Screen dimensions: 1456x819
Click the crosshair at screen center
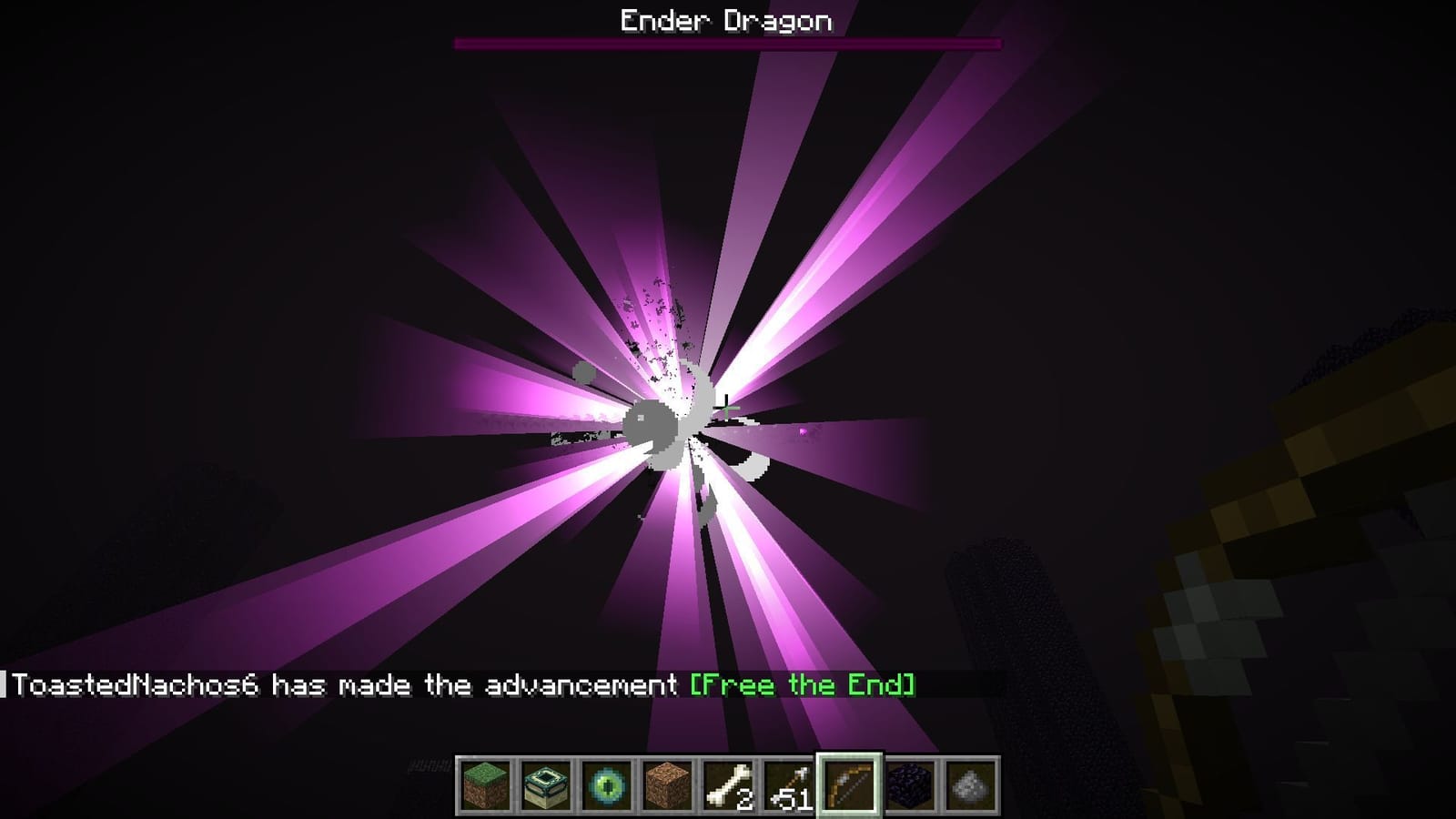coord(728,407)
